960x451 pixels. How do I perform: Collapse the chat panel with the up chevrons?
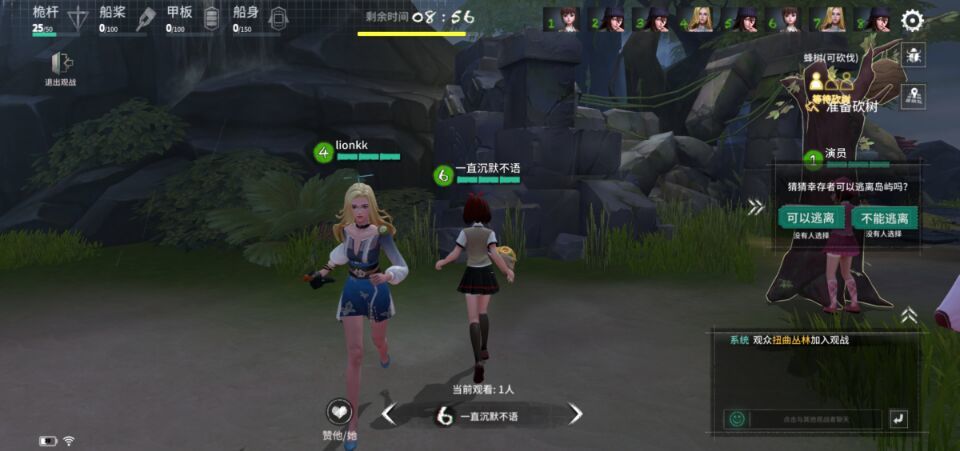click(908, 315)
